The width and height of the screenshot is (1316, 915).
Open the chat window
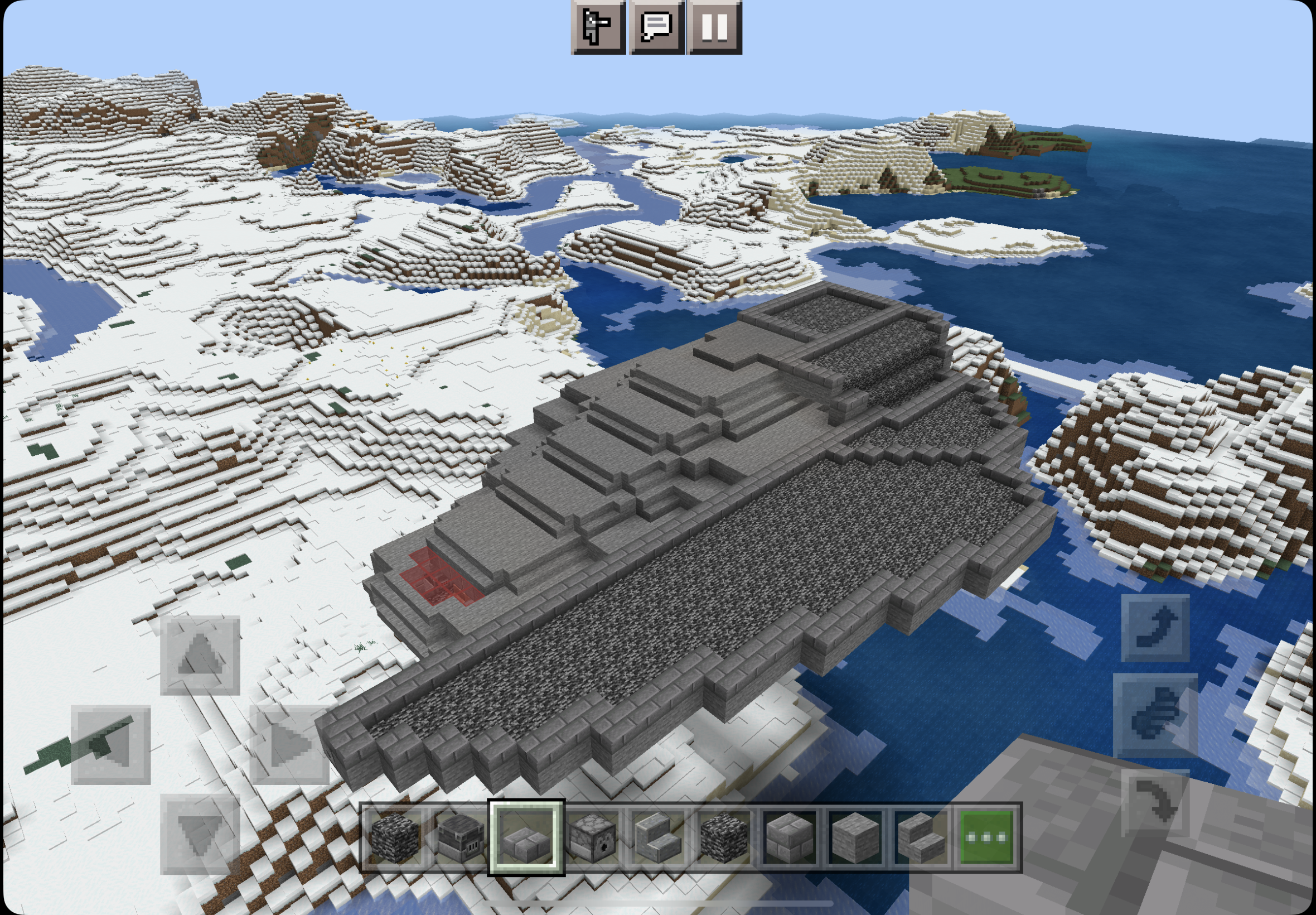656,27
